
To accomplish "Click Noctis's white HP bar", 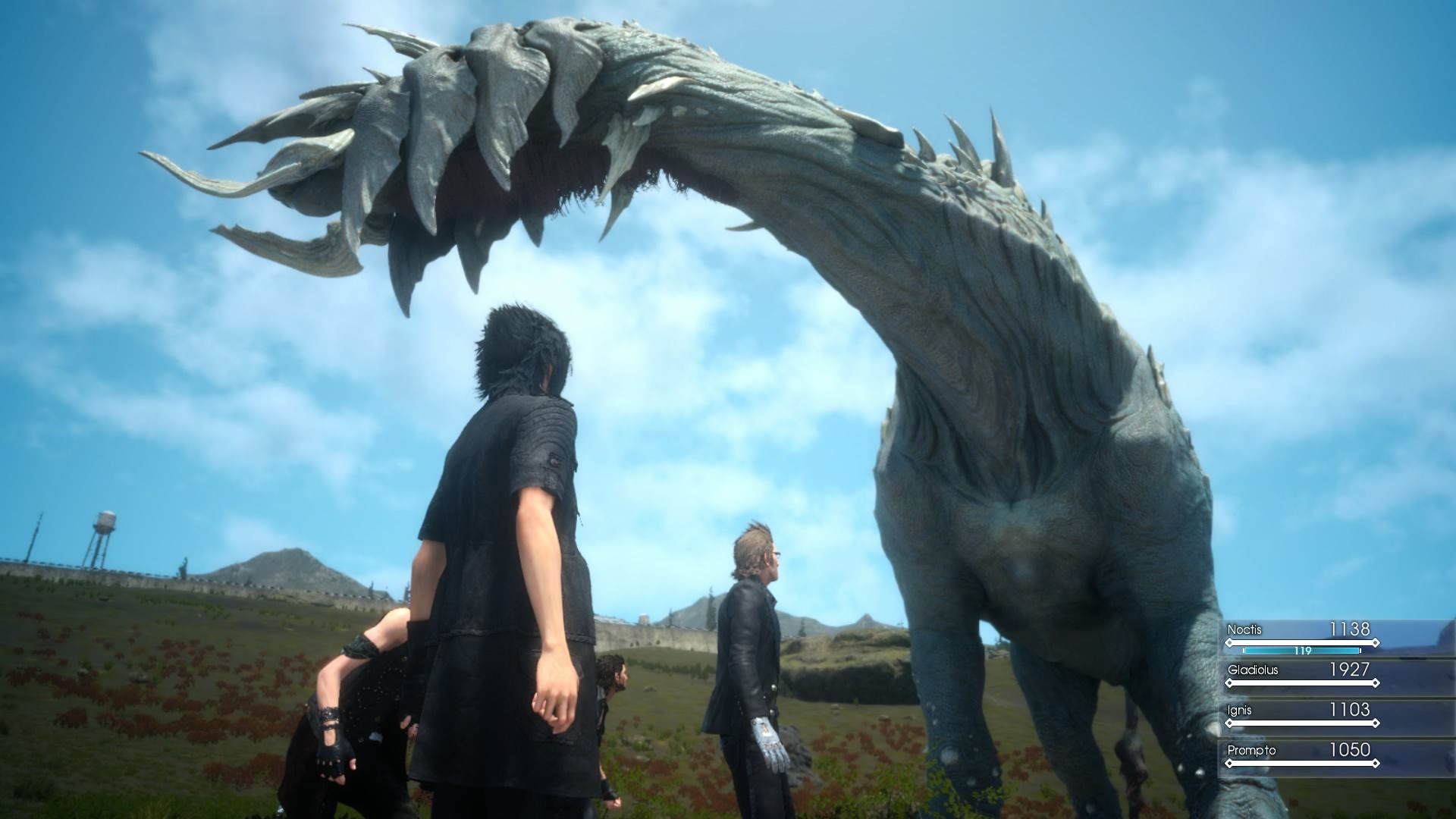I will [1303, 643].
